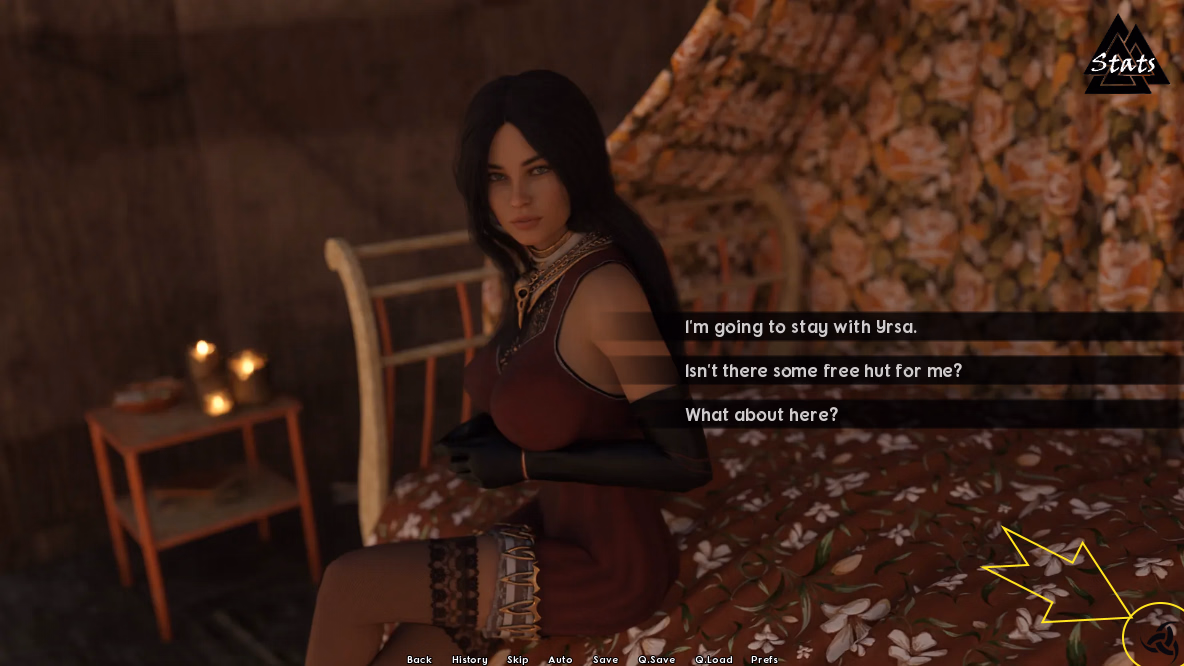
Task: Open the Stats triangle icon
Action: click(1125, 62)
